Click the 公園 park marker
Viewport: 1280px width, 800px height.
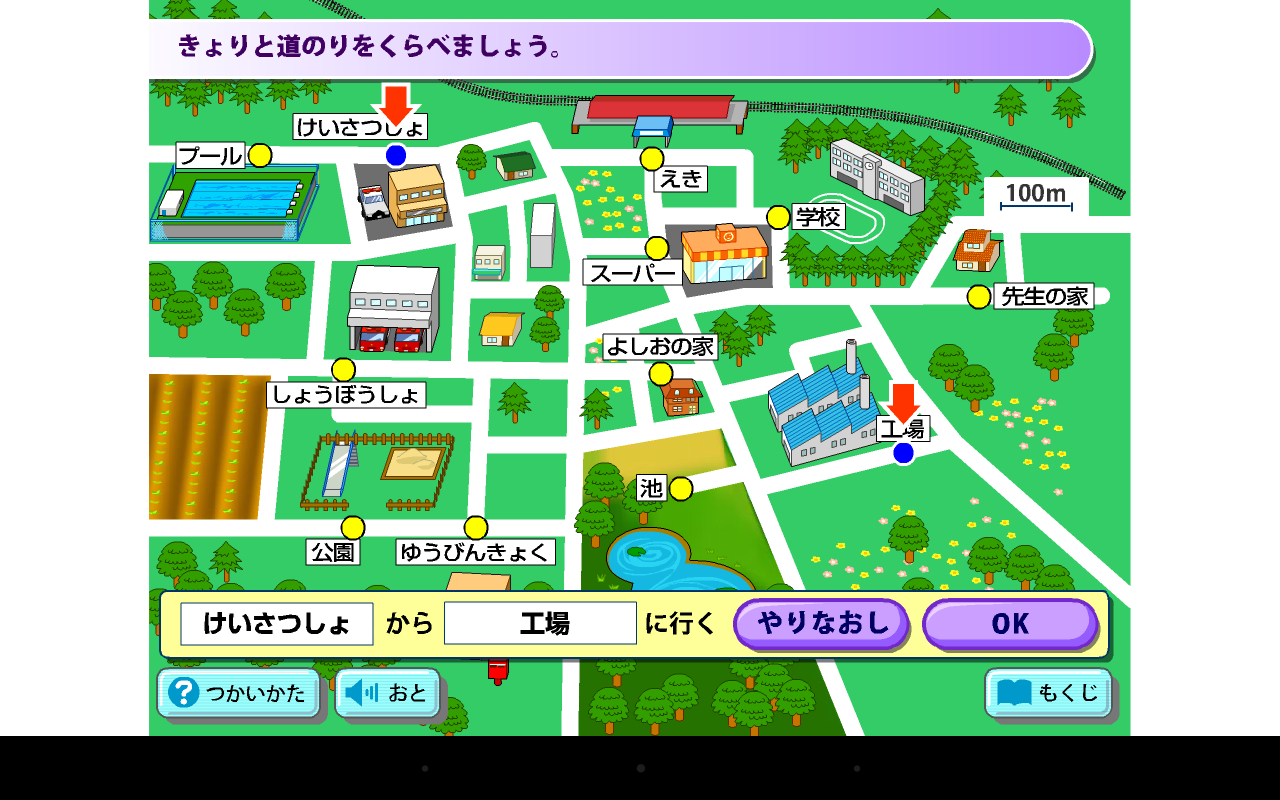pos(351,528)
